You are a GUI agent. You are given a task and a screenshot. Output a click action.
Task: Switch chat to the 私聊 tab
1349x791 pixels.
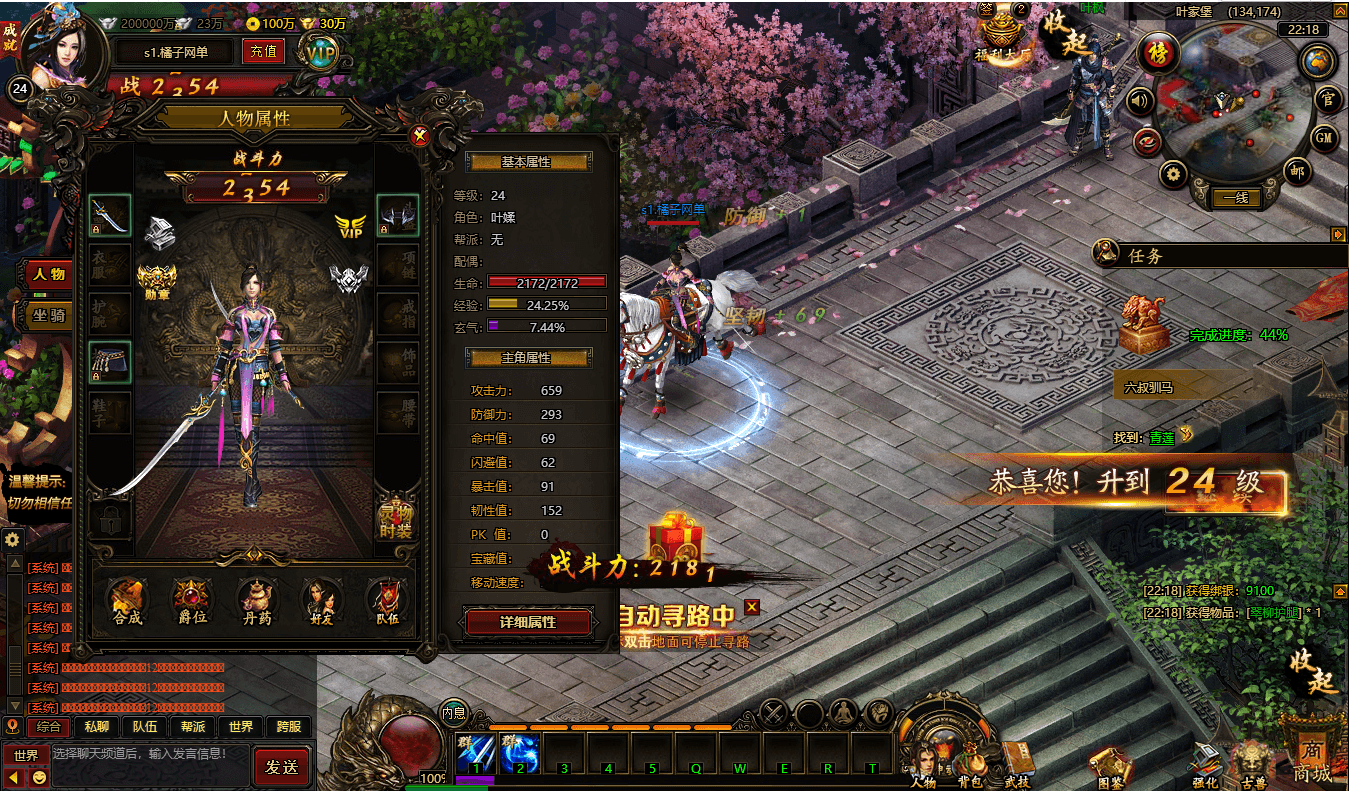tap(97, 727)
